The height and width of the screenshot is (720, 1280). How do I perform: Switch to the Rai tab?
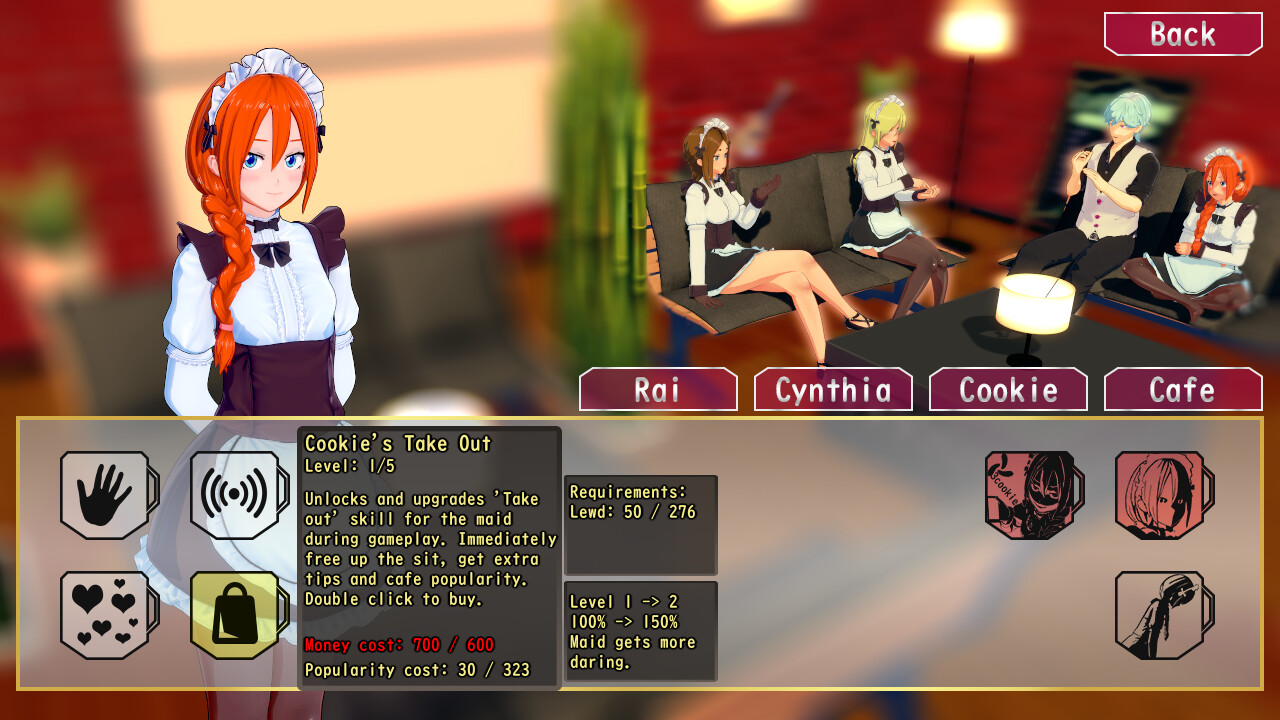[x=658, y=390]
